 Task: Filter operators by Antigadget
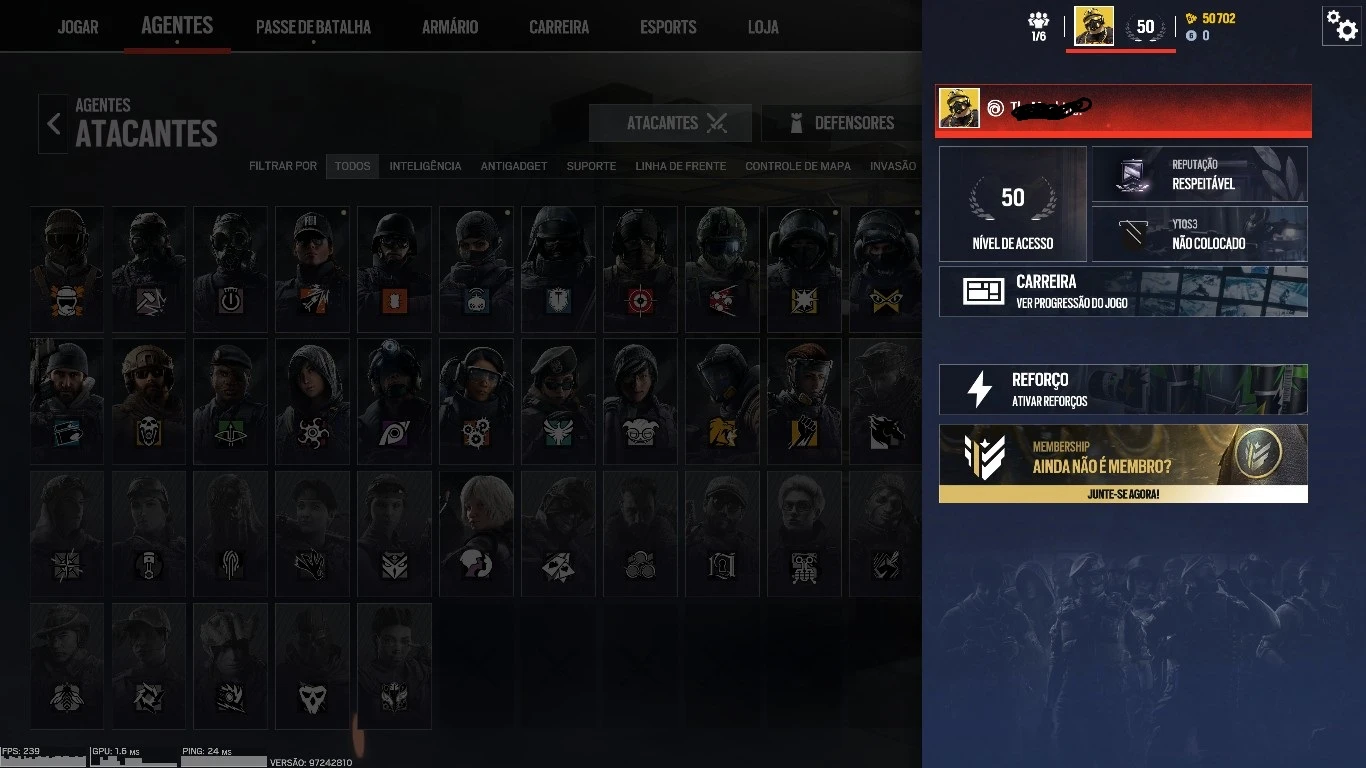pyautogui.click(x=514, y=166)
